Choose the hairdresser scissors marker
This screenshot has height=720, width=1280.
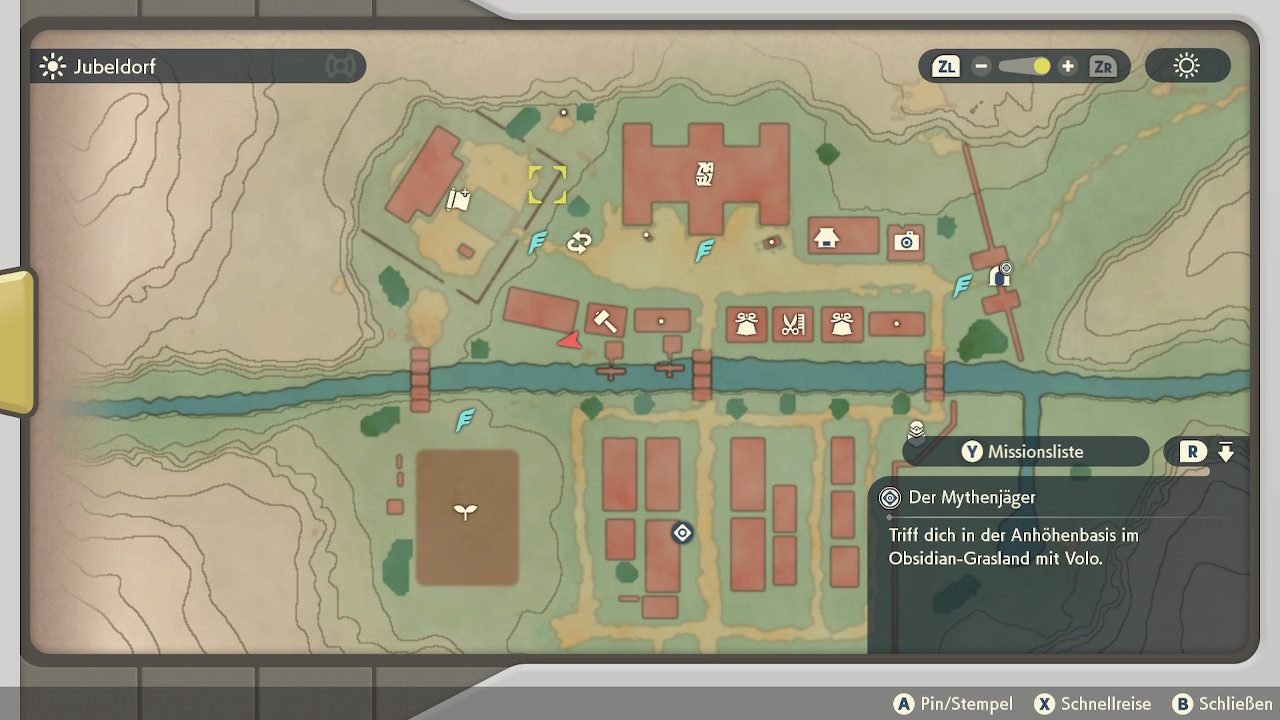tap(793, 324)
